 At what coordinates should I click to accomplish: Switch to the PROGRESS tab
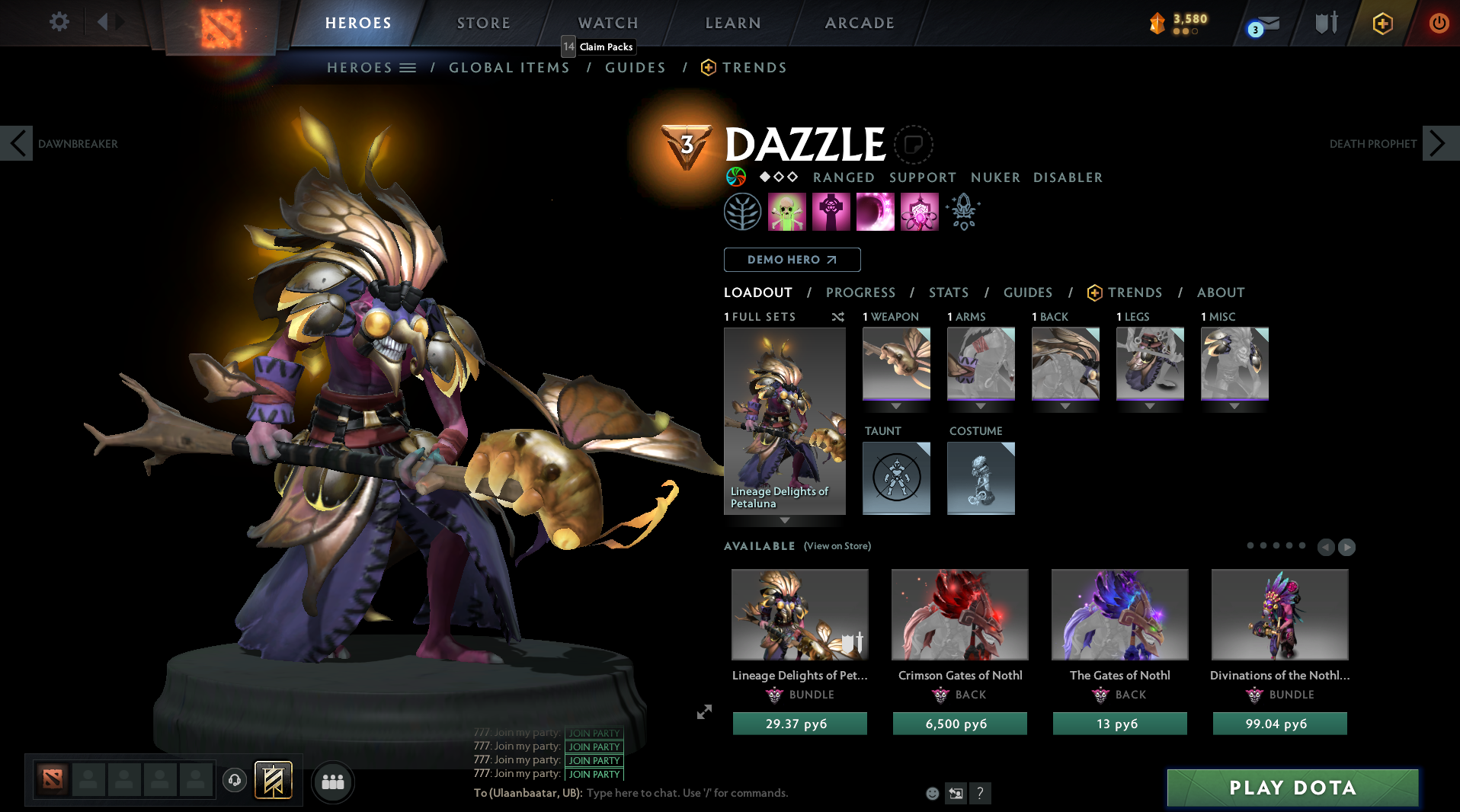[860, 293]
